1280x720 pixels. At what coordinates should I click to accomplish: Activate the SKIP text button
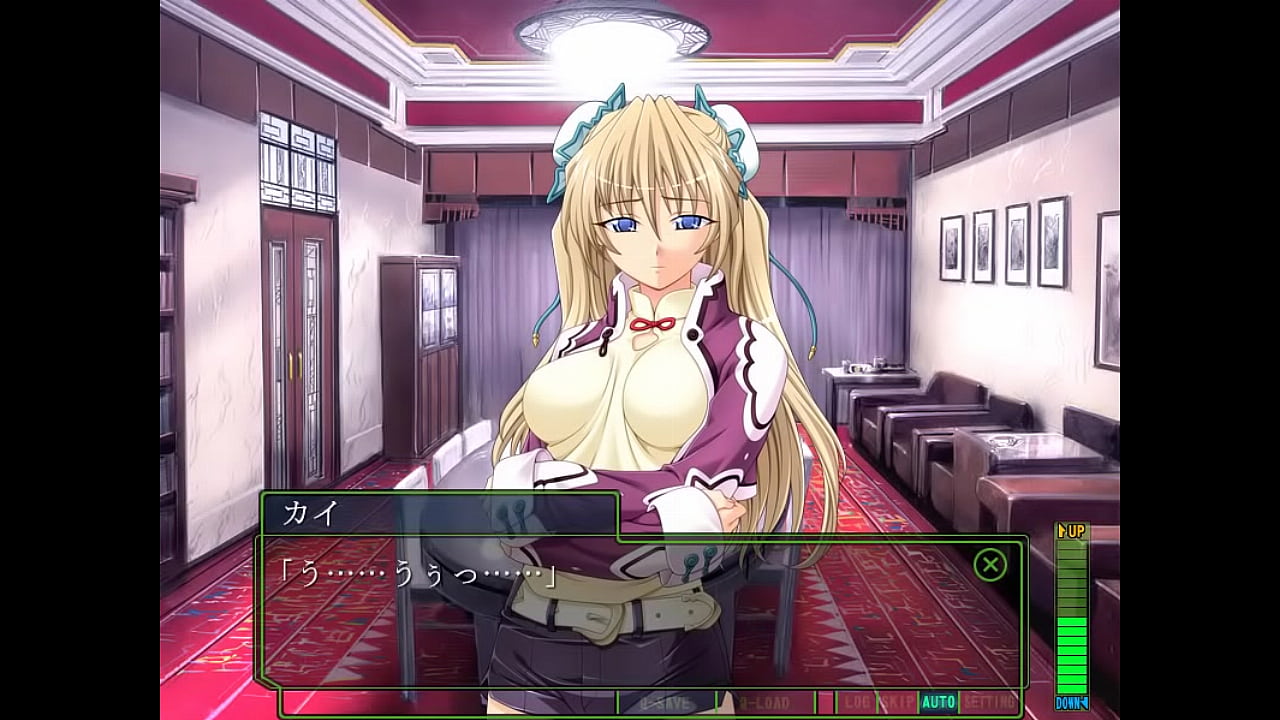point(898,703)
